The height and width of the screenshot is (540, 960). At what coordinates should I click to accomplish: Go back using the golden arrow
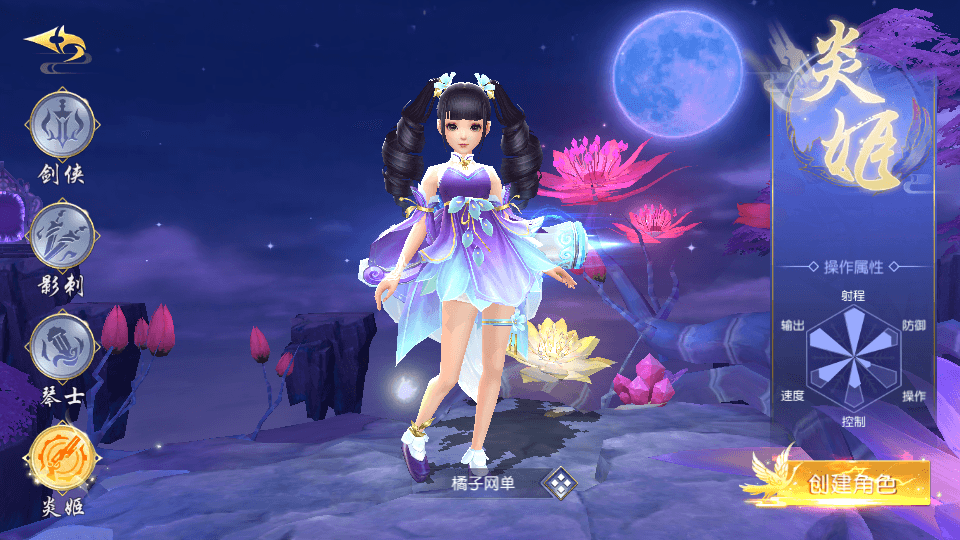(x=56, y=43)
